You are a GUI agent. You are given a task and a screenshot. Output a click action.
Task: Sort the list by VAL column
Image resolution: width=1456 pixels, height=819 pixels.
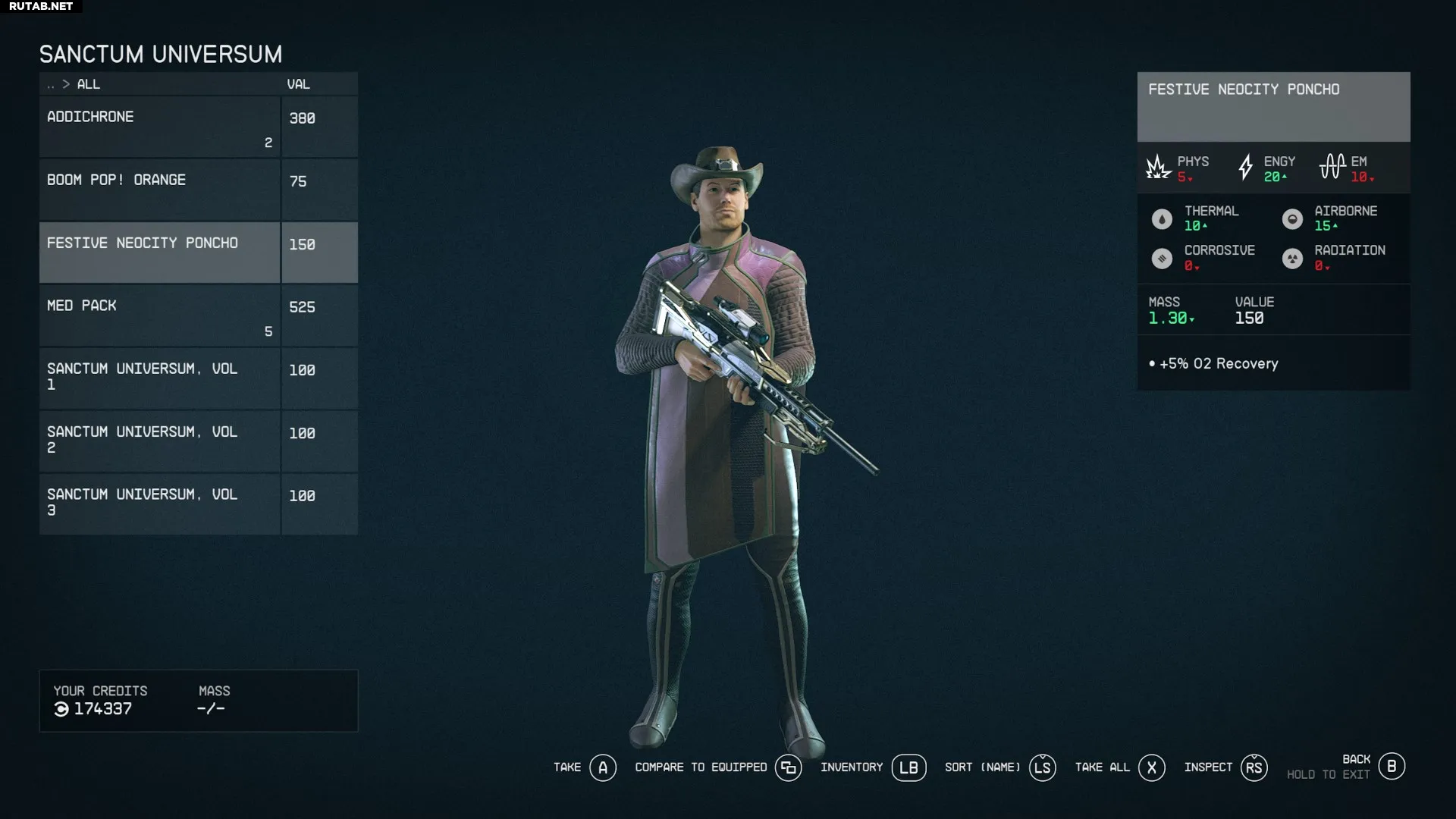[298, 84]
